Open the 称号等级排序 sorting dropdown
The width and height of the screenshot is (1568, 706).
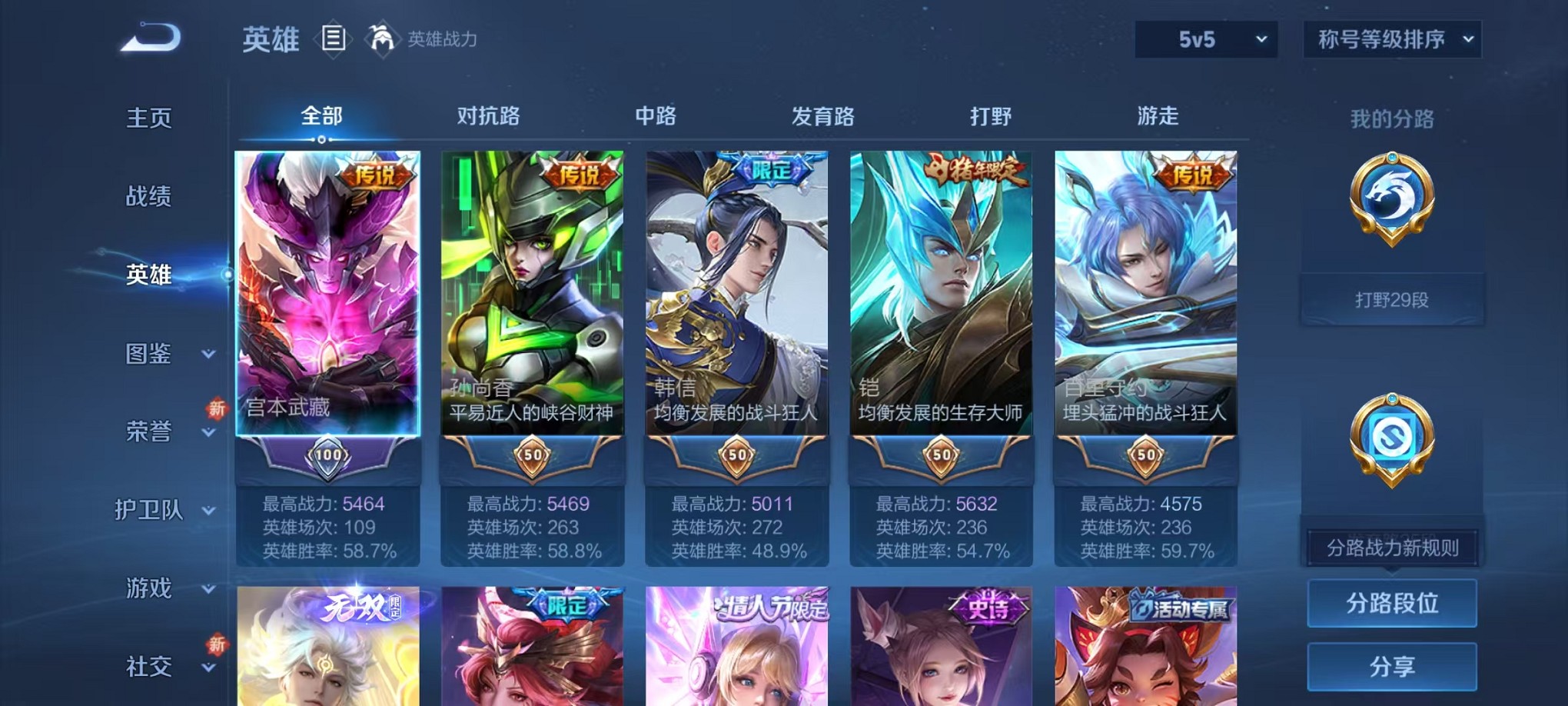tap(1391, 37)
